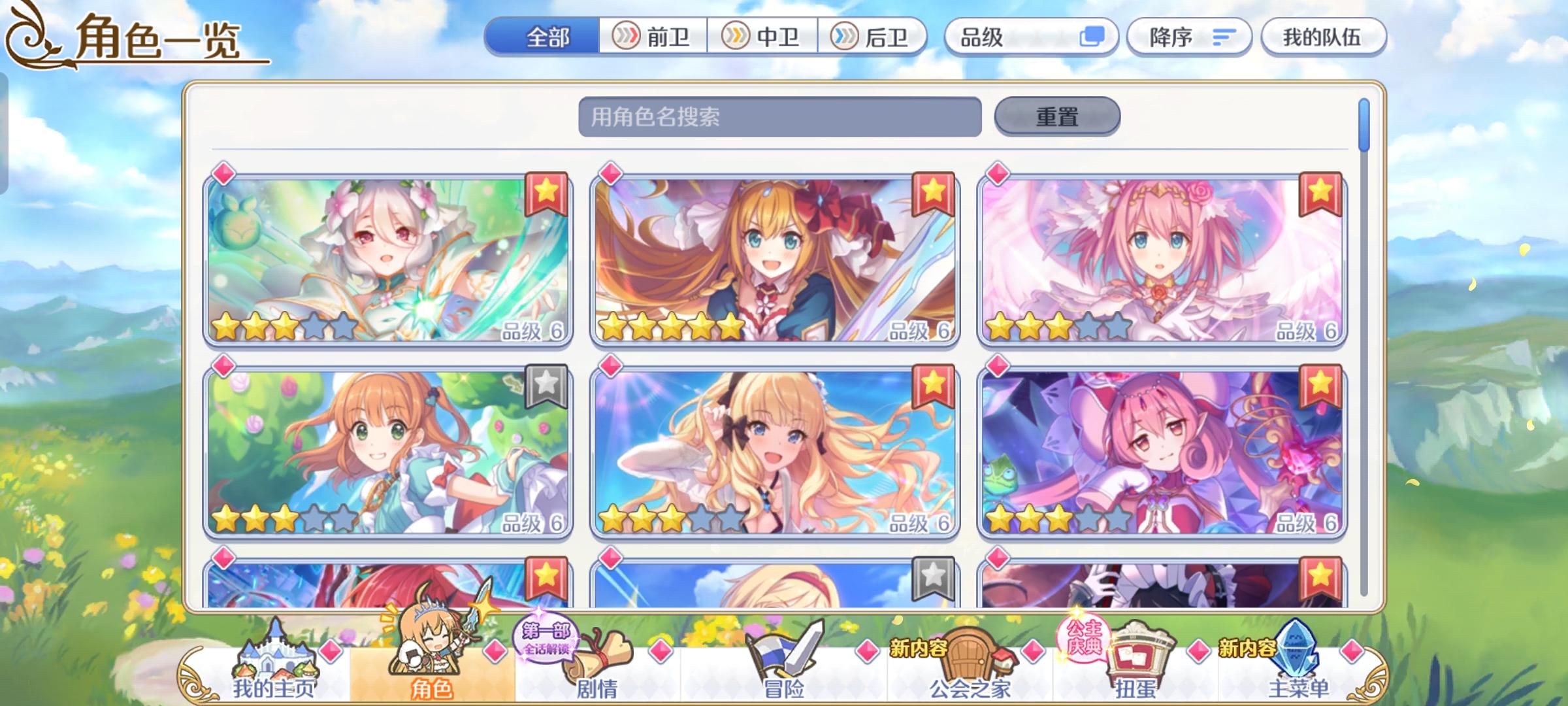
Task: Click the 我的队伍 my teams button
Action: 1322,37
